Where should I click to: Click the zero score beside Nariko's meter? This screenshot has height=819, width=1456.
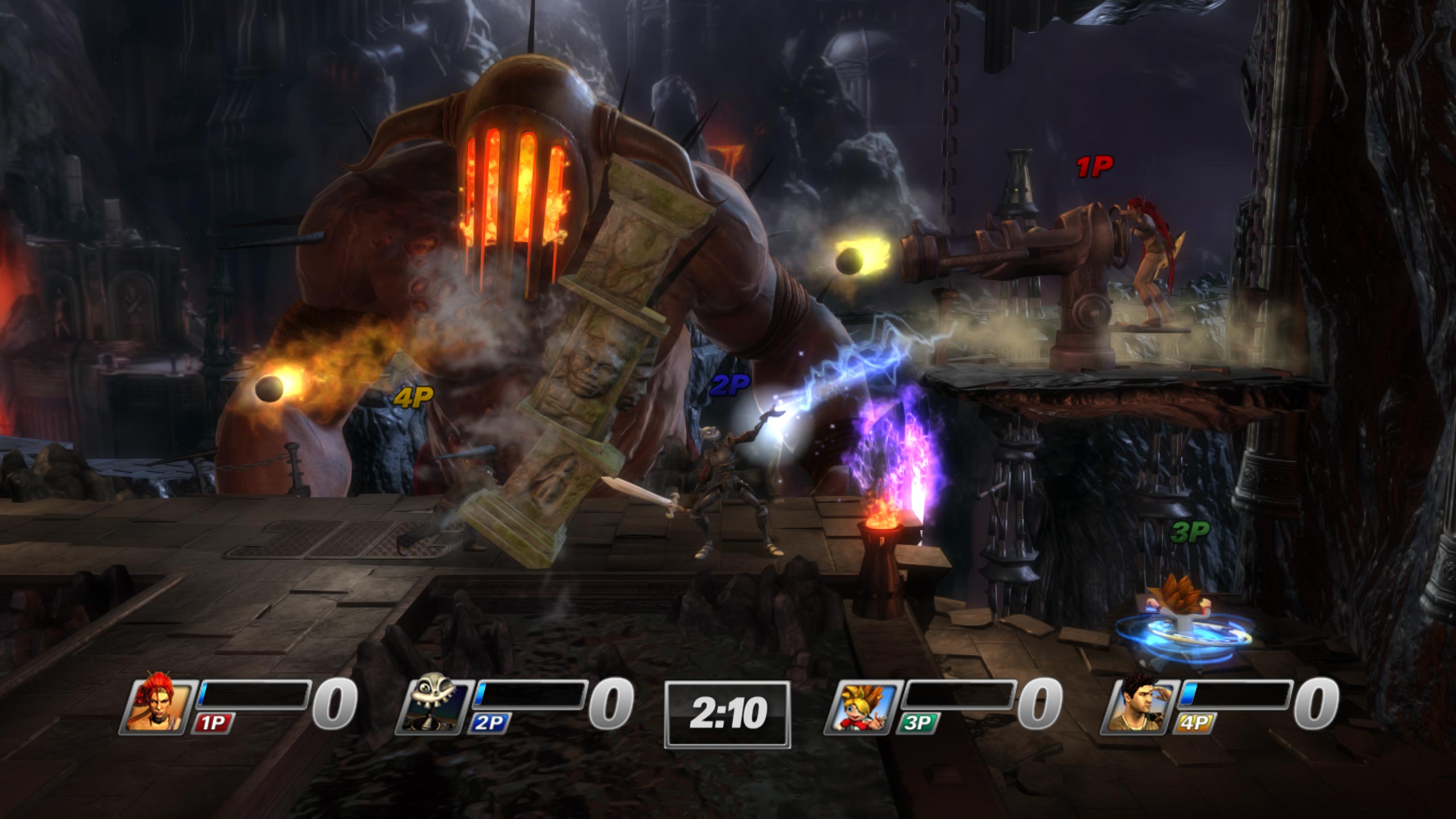335,705
